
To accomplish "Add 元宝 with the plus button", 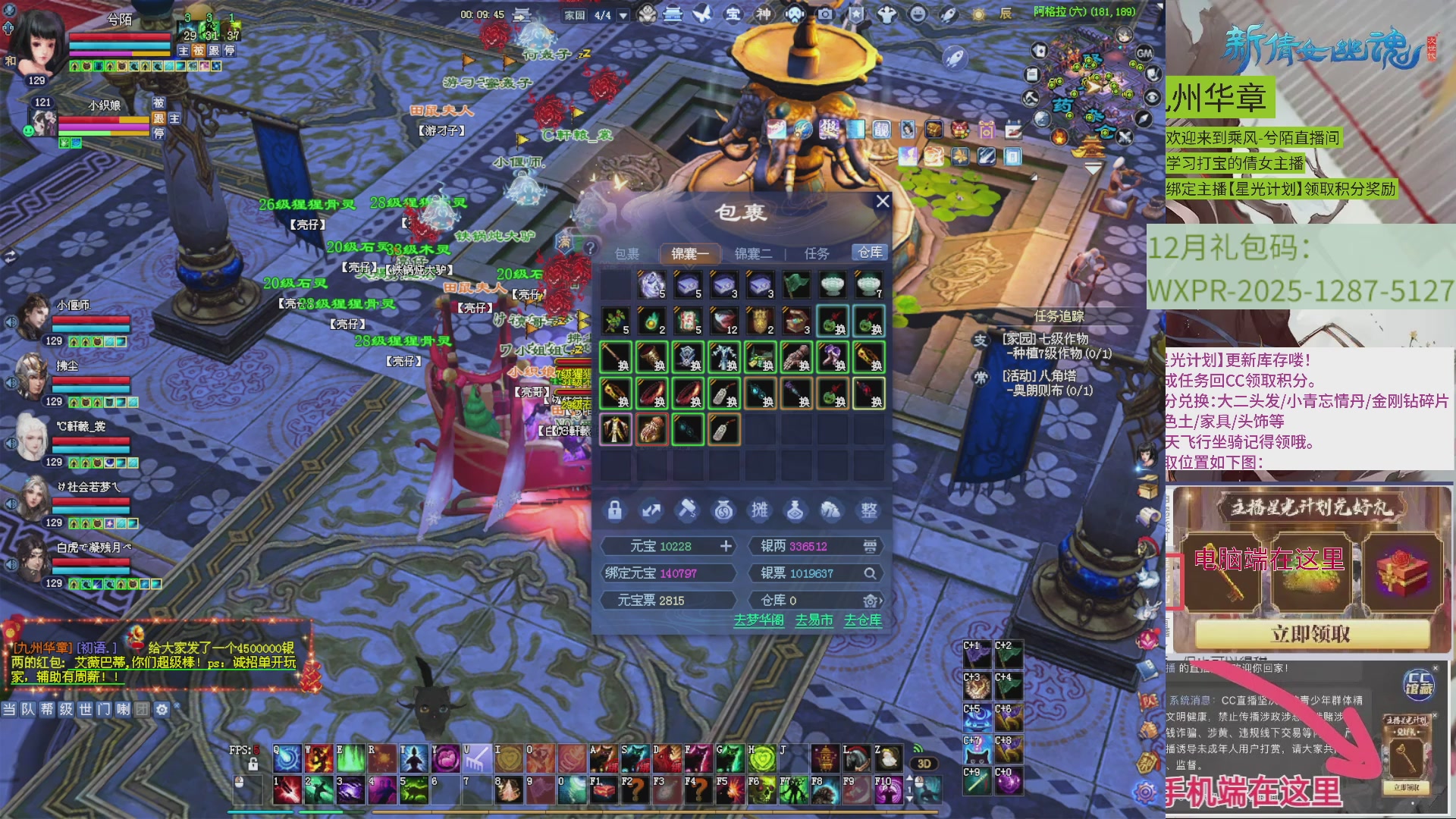I will [x=726, y=546].
